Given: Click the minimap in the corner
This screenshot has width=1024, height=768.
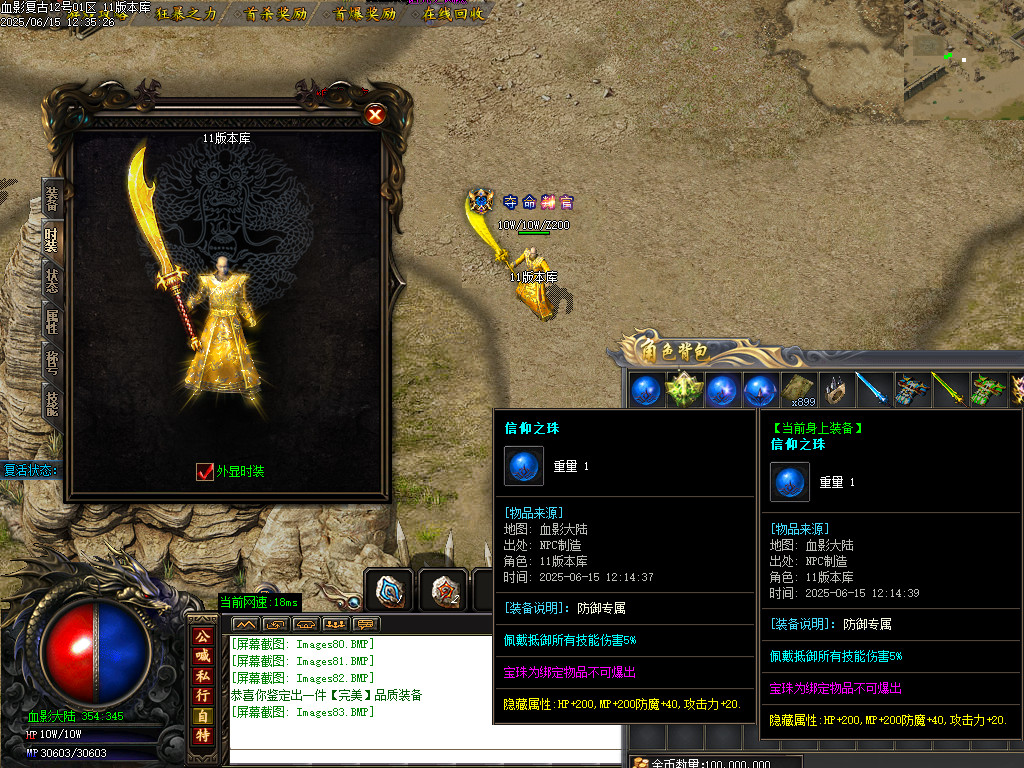Looking at the screenshot, I should 963,58.
